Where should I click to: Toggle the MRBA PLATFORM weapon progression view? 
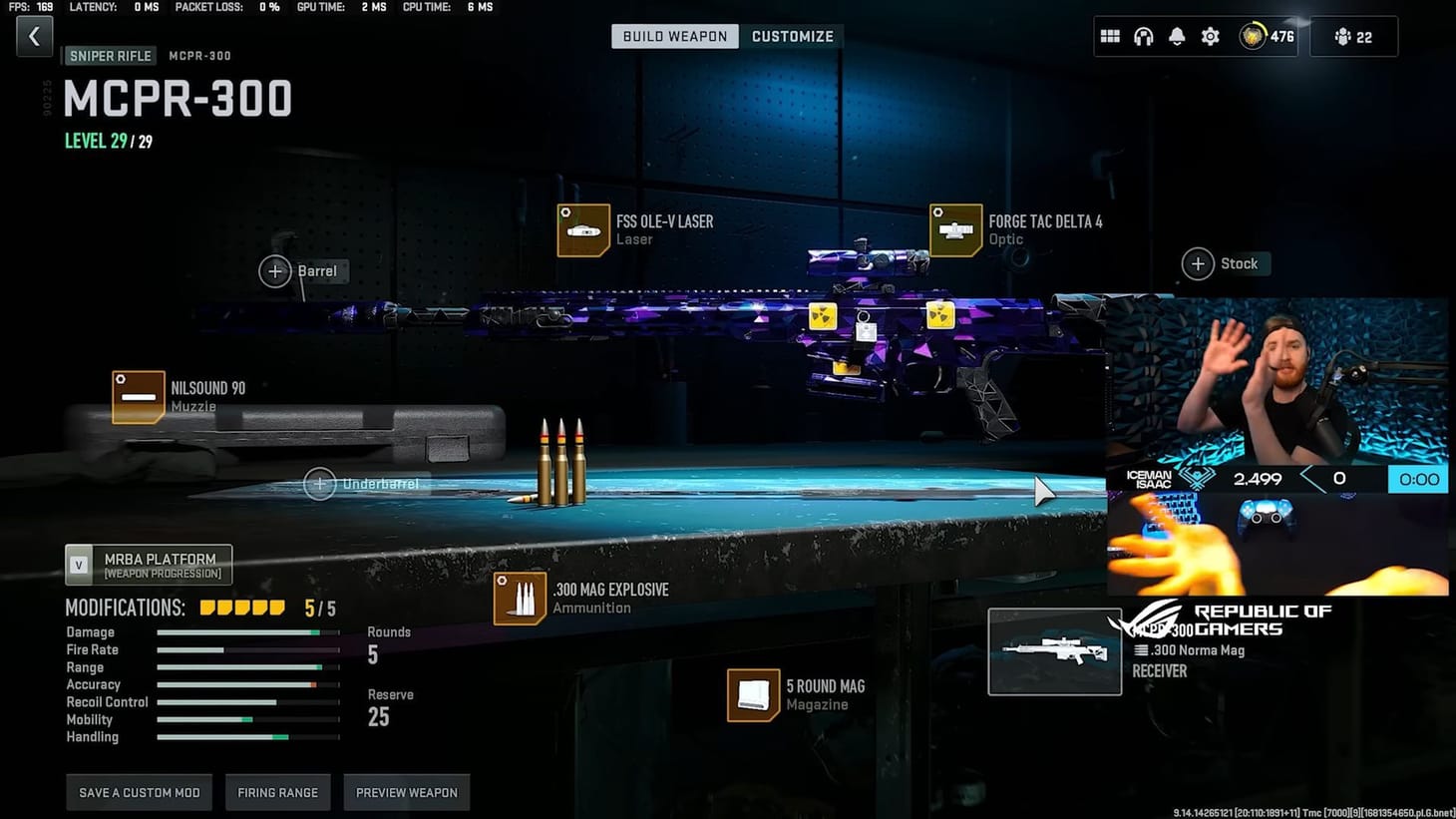coord(148,564)
